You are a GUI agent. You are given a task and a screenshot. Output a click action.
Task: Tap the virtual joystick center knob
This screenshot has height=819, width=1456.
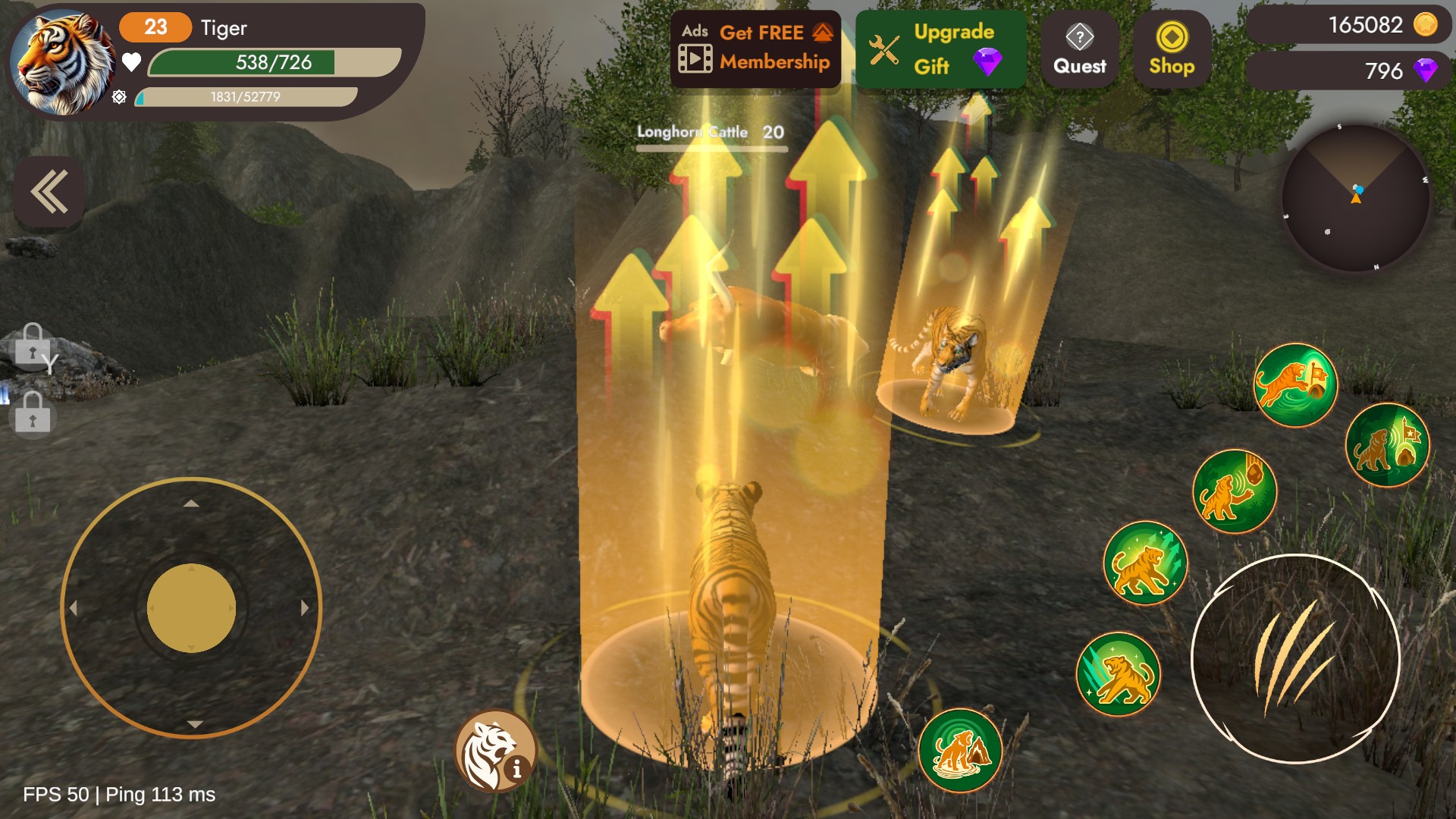(x=191, y=608)
